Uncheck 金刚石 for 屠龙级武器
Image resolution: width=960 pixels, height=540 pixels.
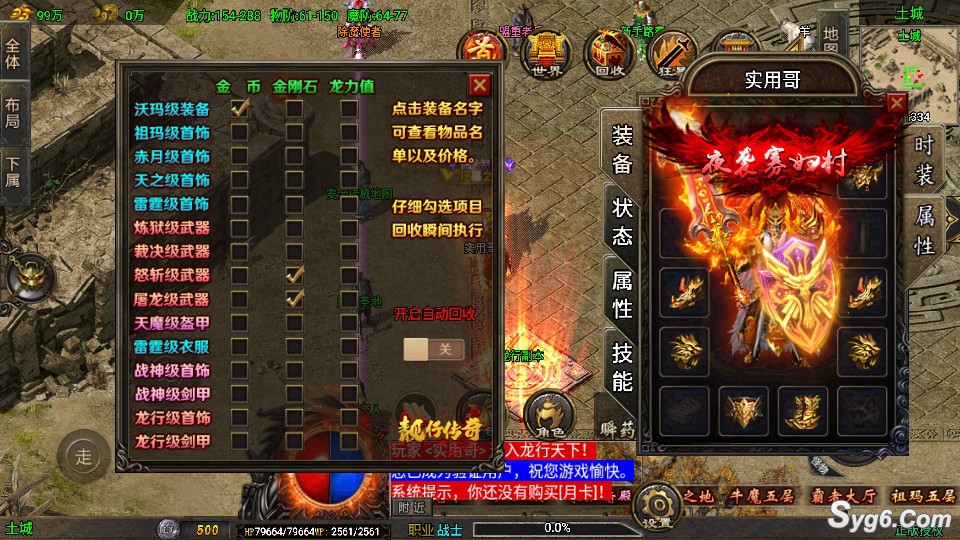[x=294, y=298]
